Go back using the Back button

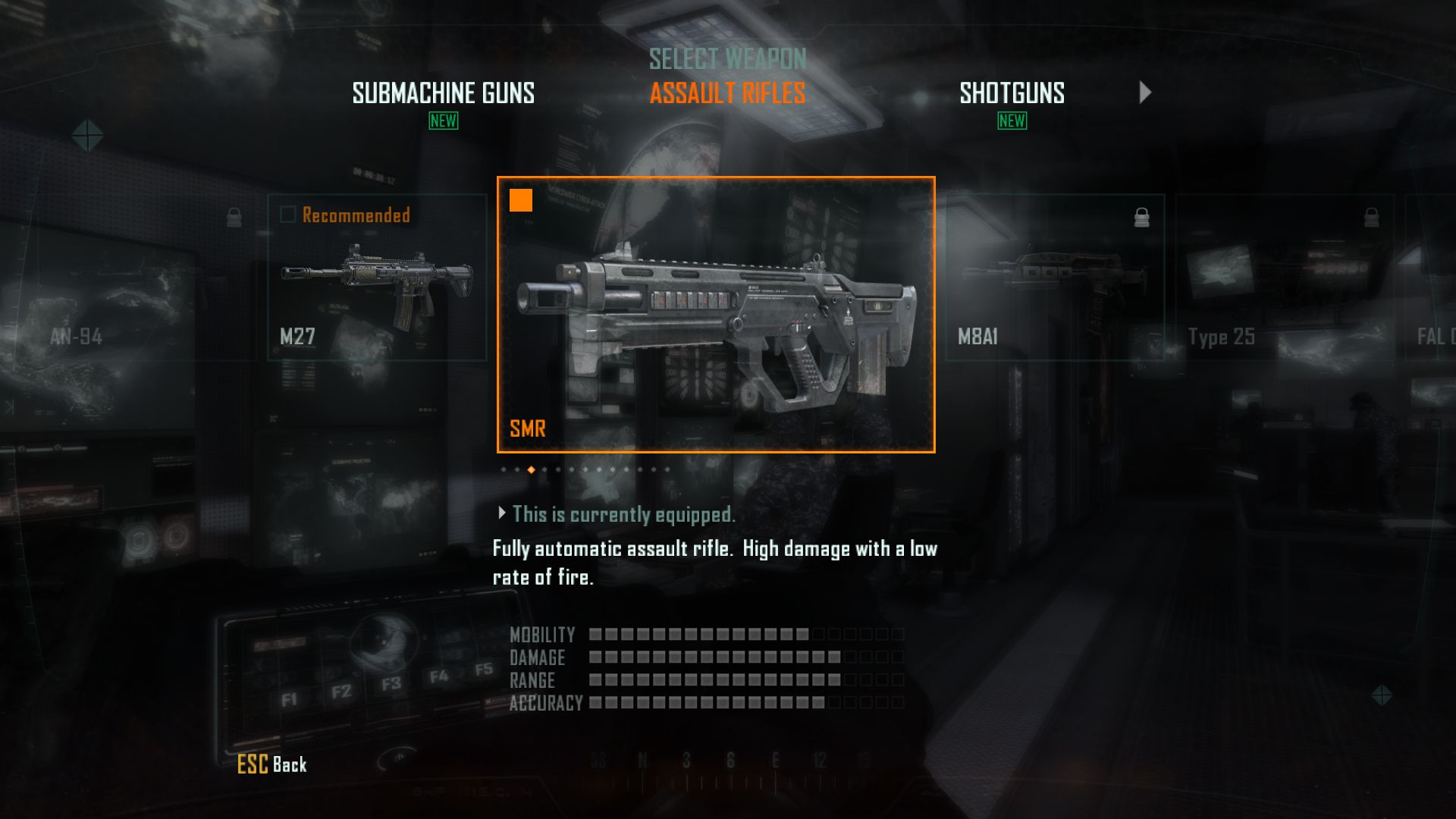coord(272,764)
